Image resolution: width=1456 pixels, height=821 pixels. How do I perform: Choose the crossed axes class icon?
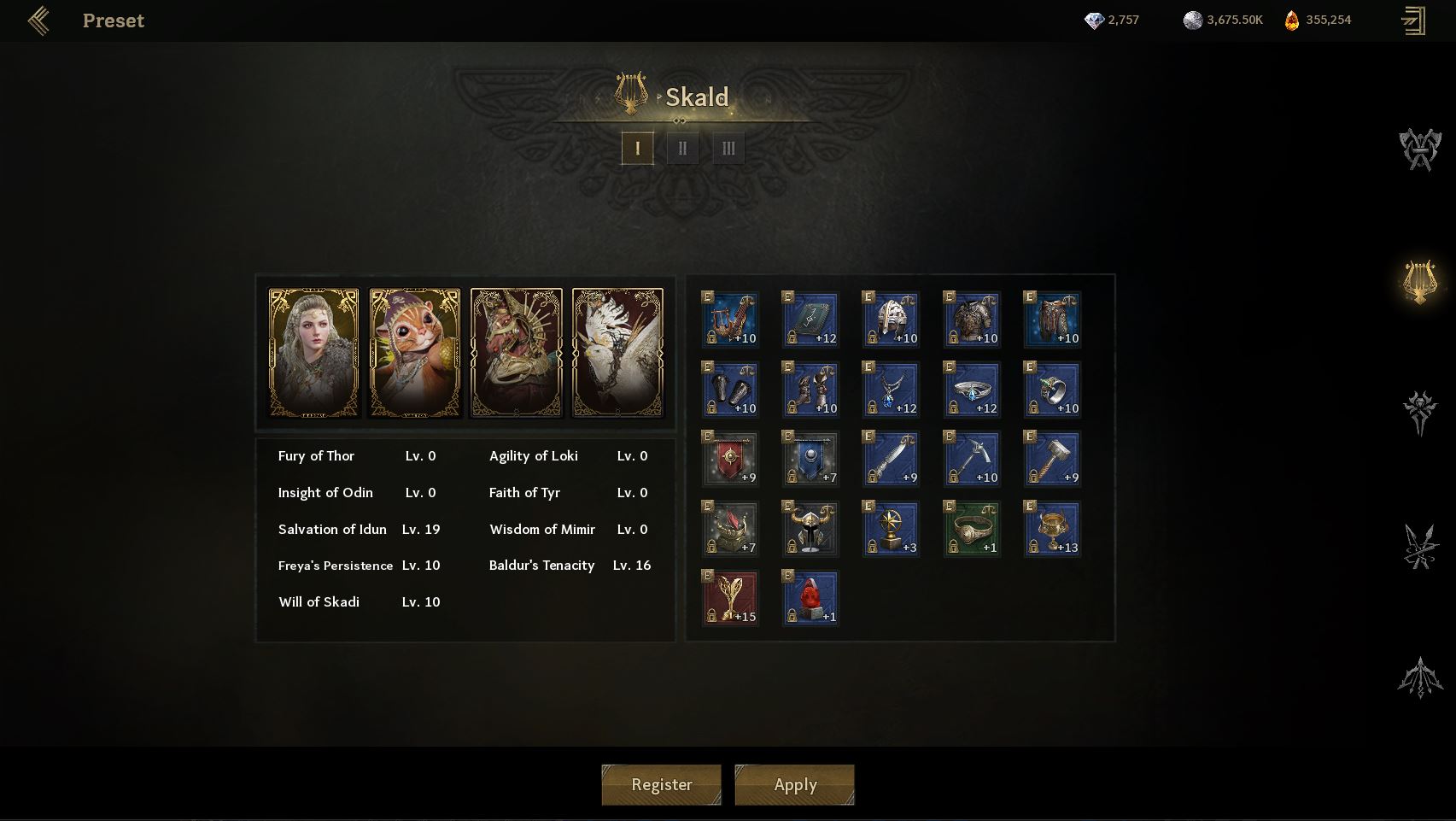(x=1419, y=150)
